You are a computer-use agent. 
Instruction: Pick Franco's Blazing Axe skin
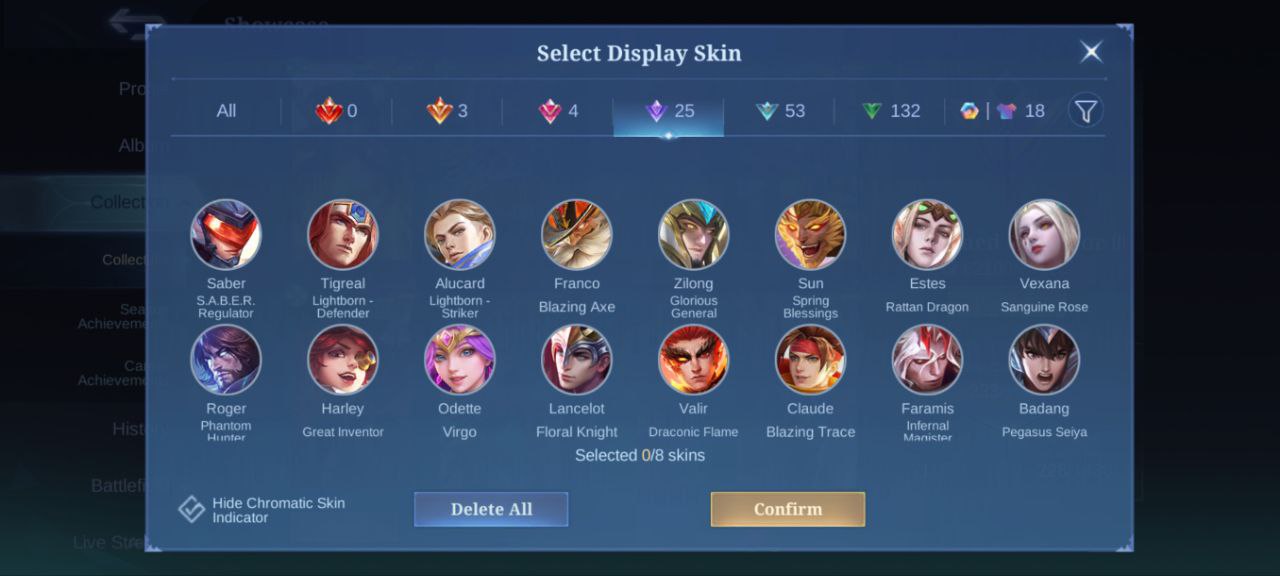pyautogui.click(x=577, y=235)
